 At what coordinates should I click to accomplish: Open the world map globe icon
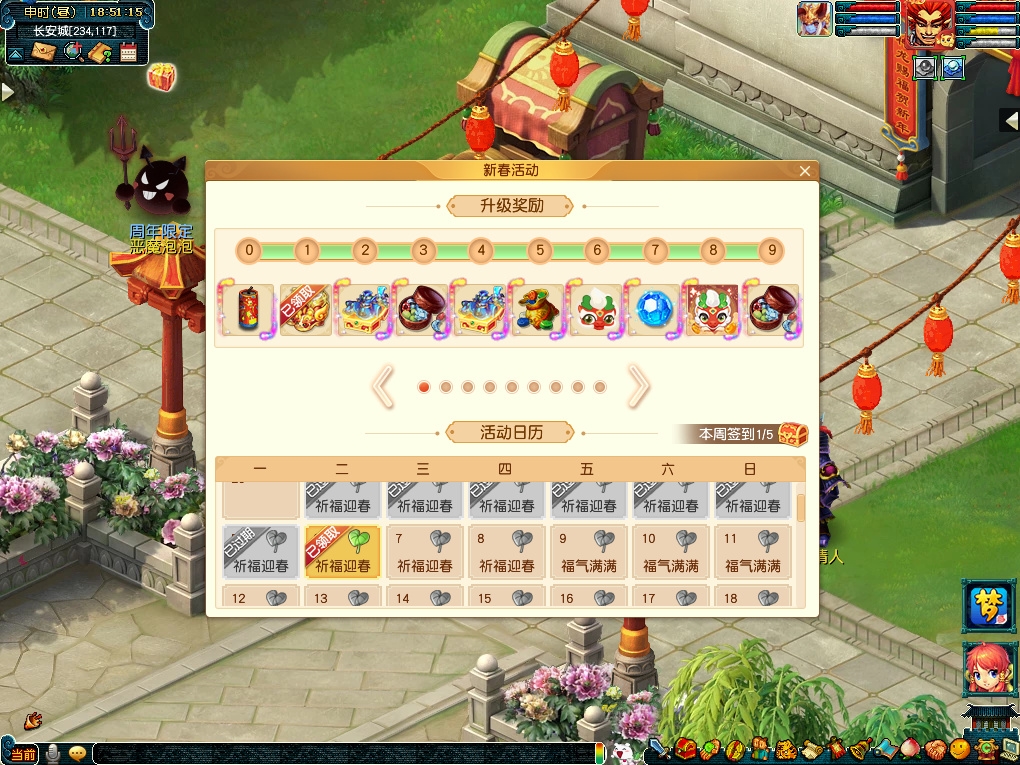tap(72, 52)
